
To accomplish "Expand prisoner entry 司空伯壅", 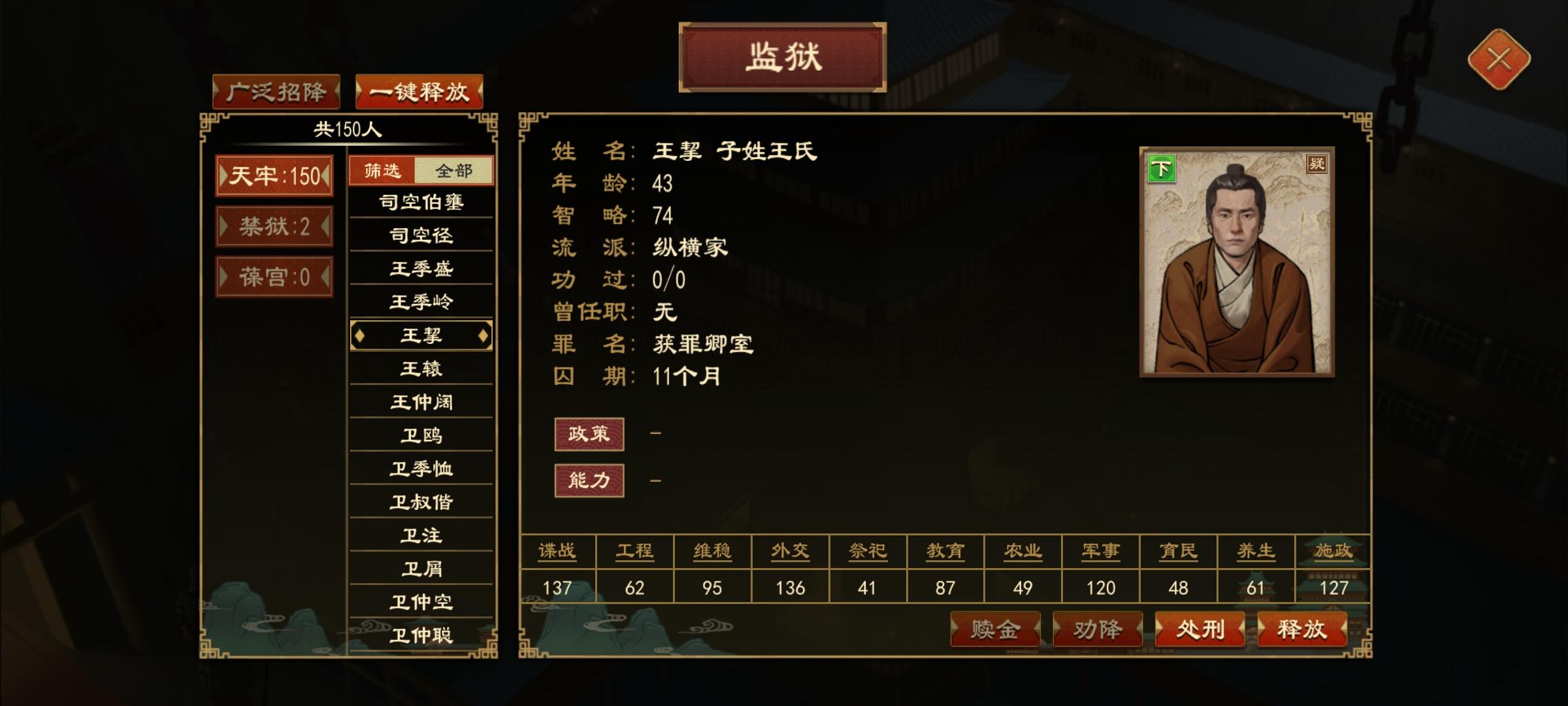I will pyautogui.click(x=421, y=202).
